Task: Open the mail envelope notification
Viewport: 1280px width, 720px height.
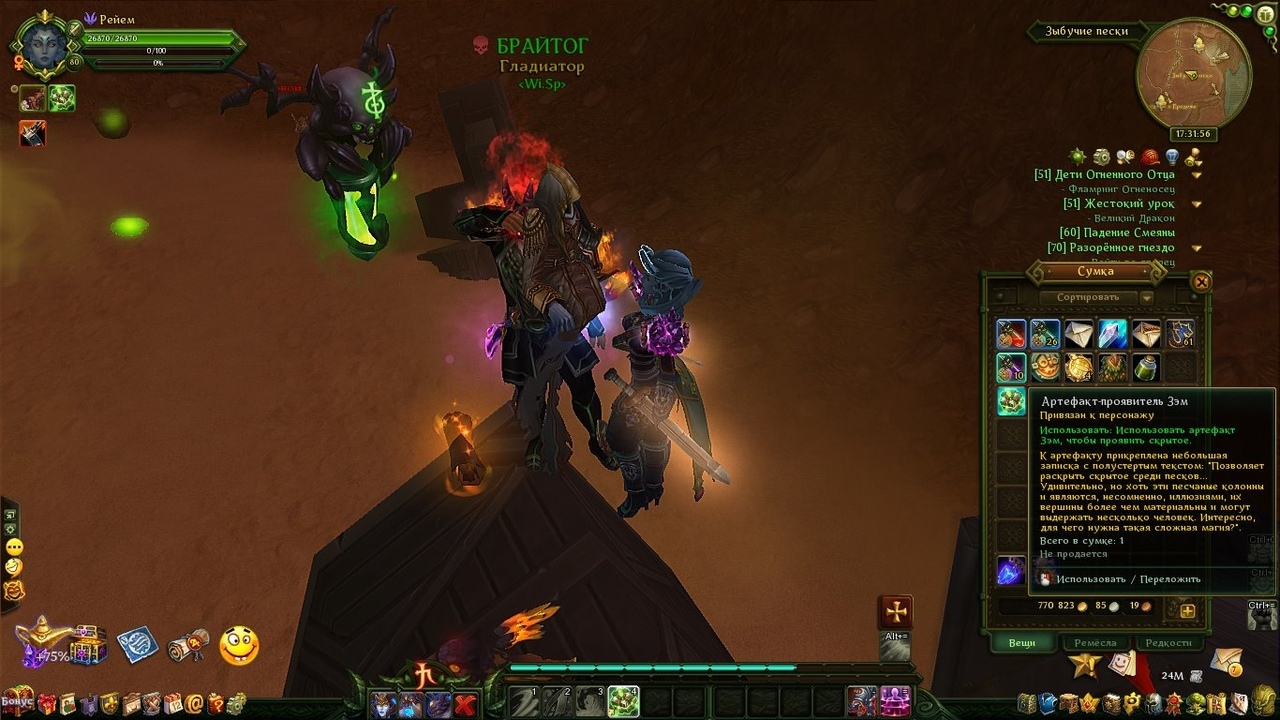Action: click(1225, 662)
